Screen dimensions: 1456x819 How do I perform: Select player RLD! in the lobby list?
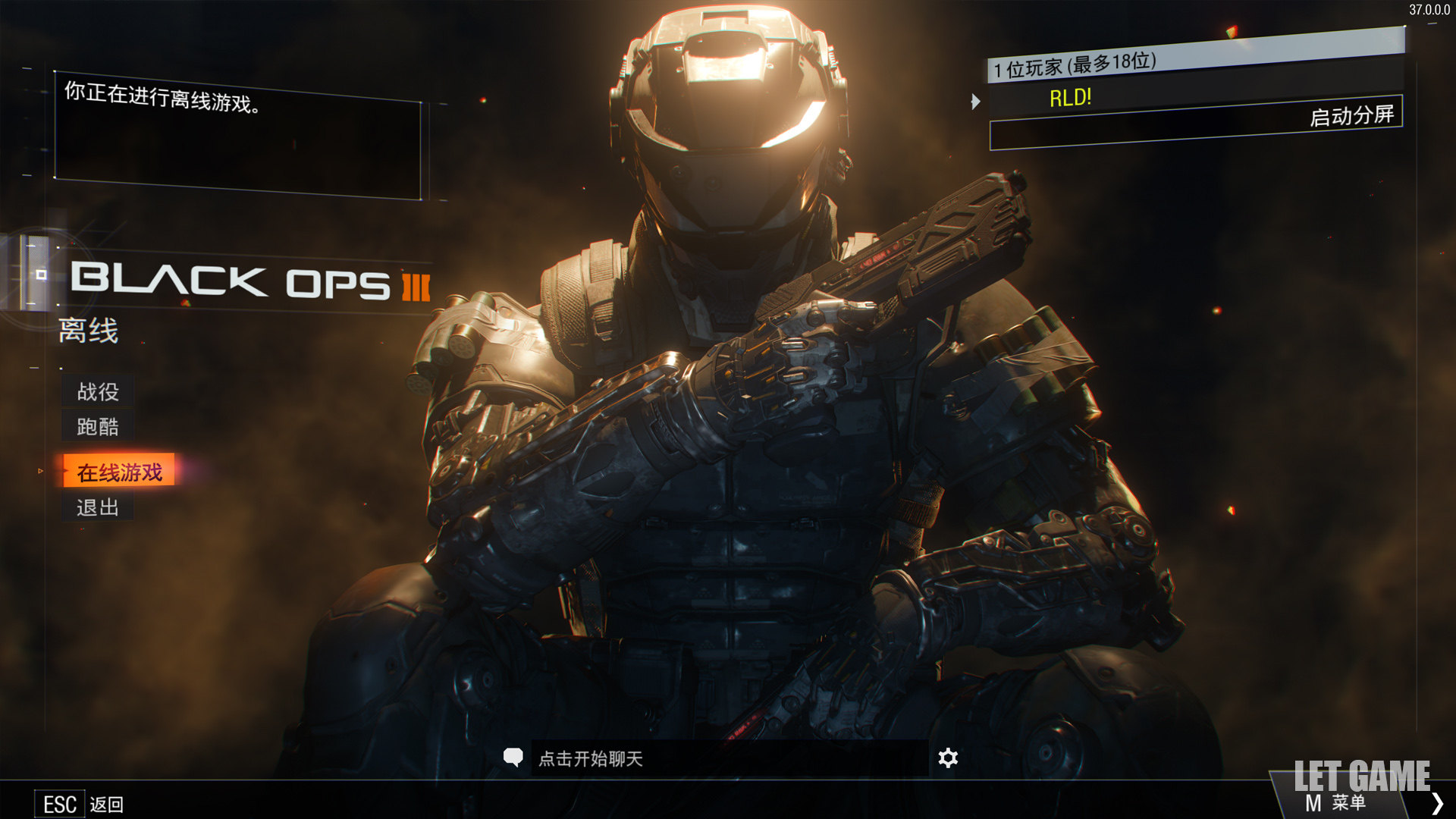tap(1070, 98)
